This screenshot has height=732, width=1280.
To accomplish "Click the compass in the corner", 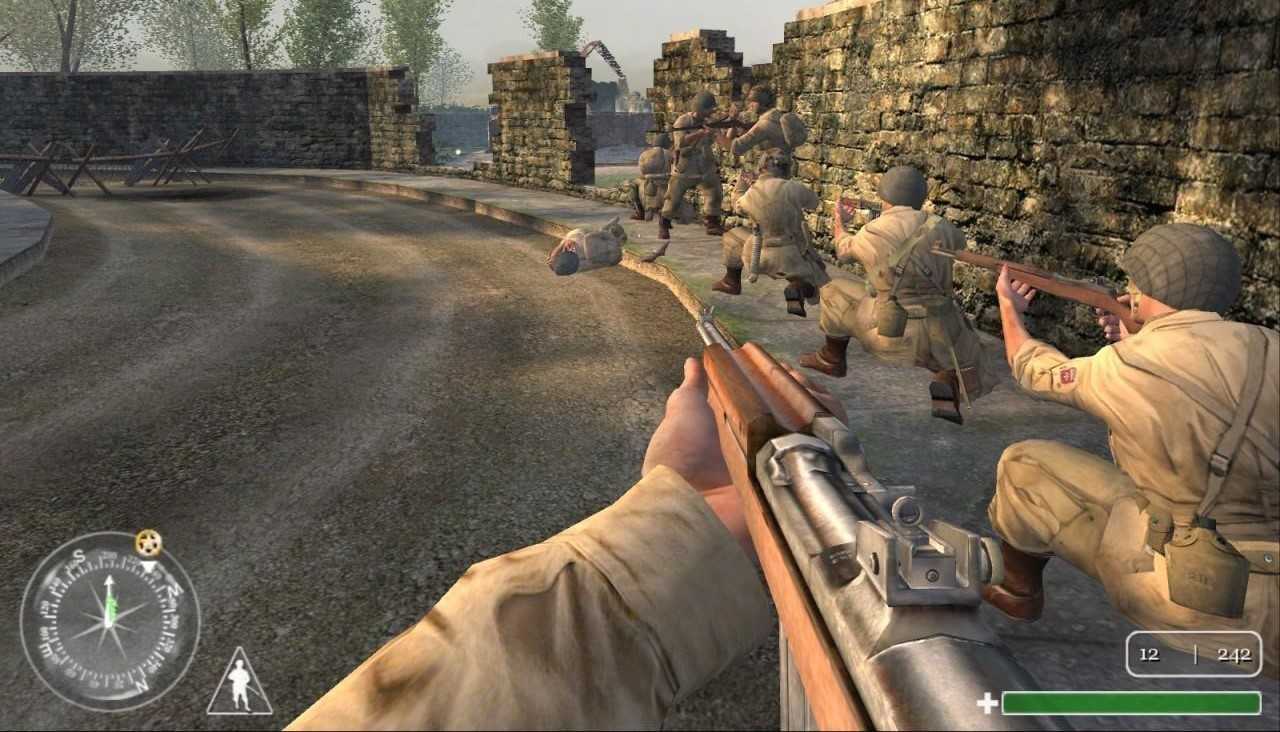I will [x=109, y=621].
